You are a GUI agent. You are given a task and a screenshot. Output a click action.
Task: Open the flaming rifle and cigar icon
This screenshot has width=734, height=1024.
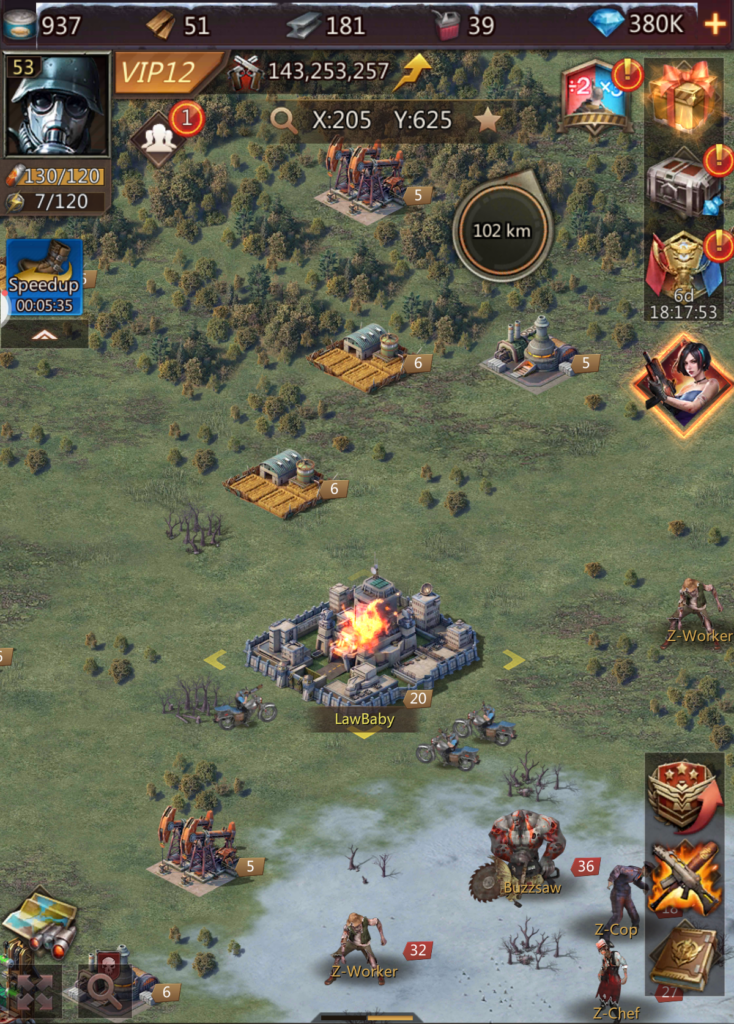(684, 877)
